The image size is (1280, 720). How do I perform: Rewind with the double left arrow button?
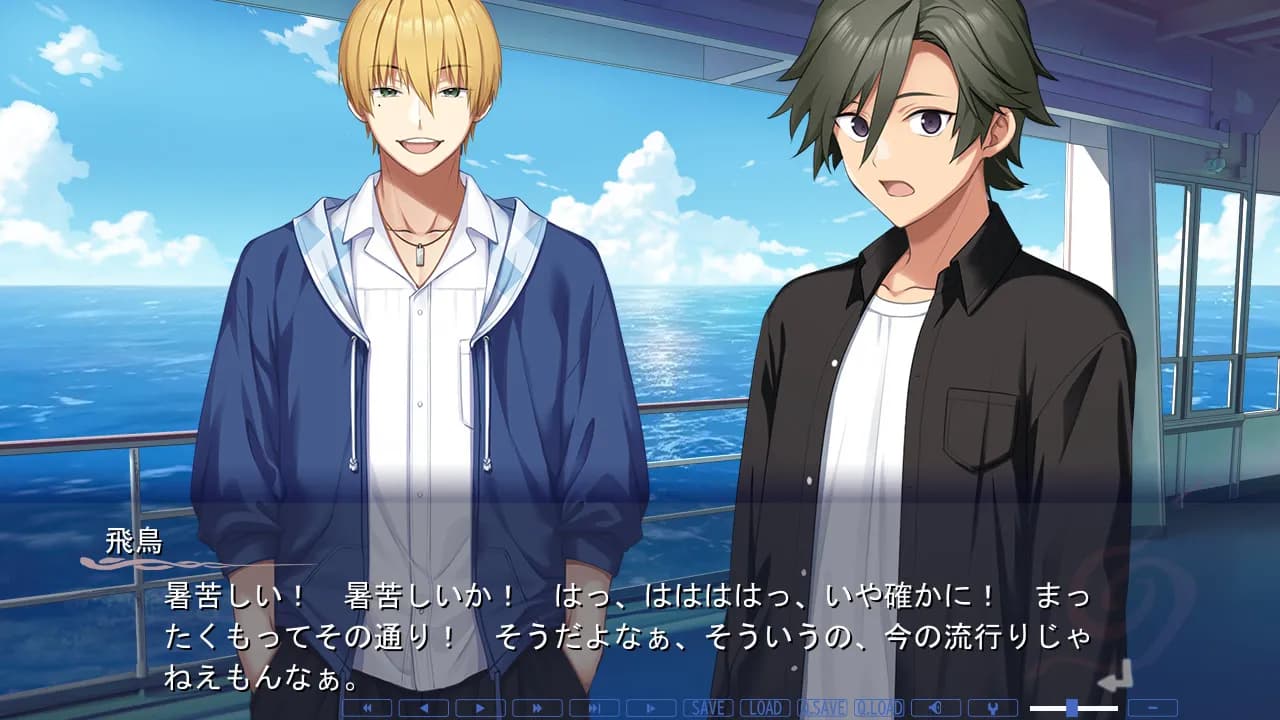[x=366, y=708]
